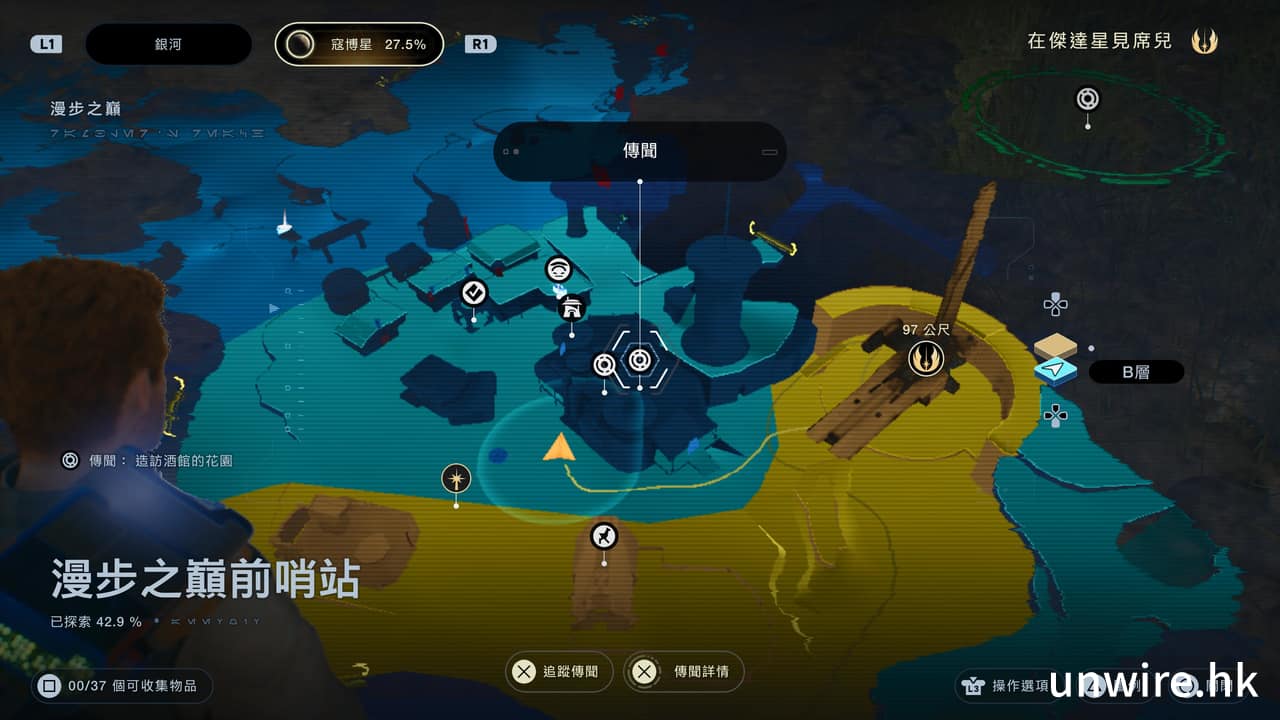
Task: Click the orange player arrow on the map
Action: (x=558, y=448)
